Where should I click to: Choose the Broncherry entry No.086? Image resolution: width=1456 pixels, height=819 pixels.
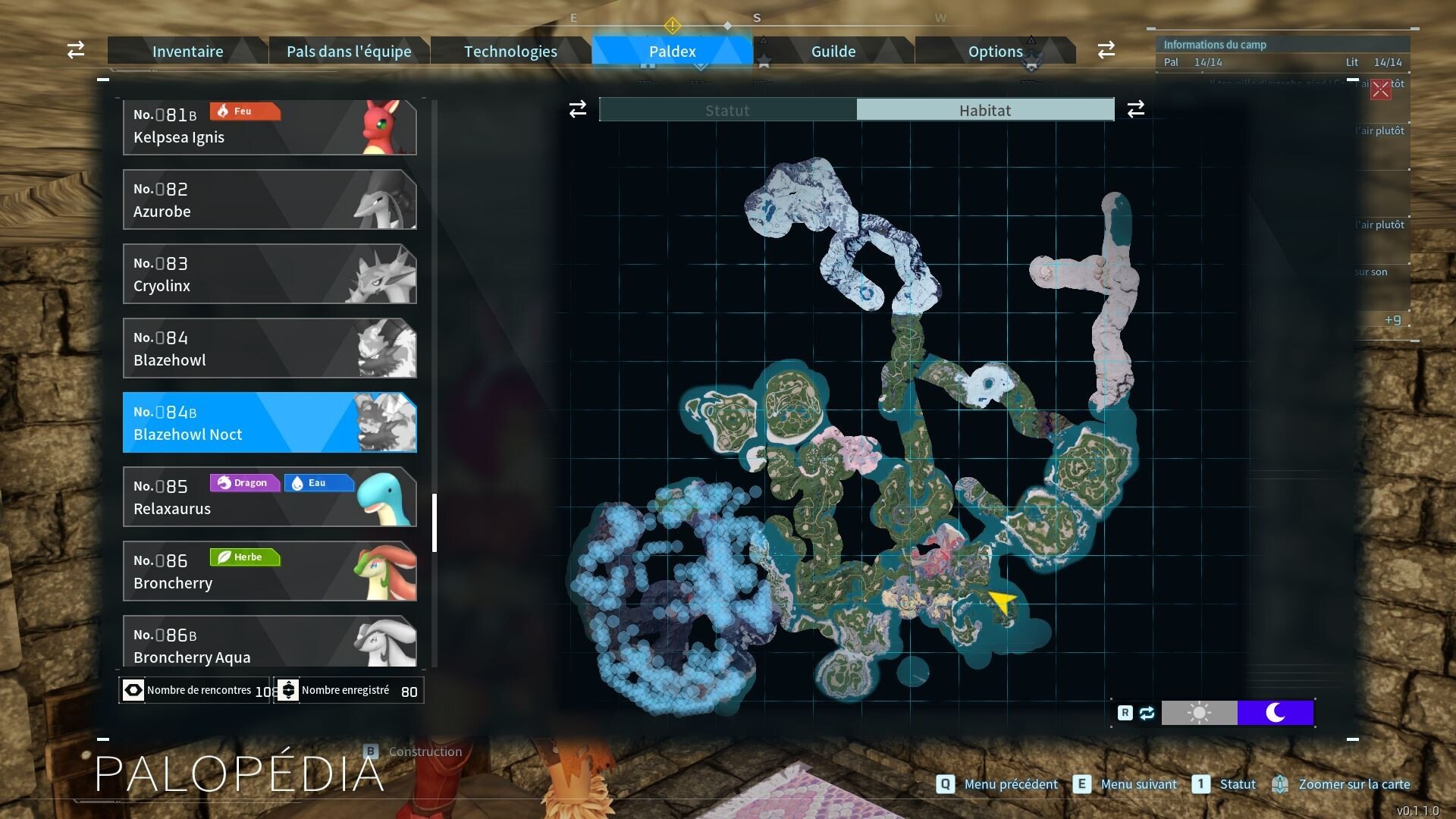(269, 571)
